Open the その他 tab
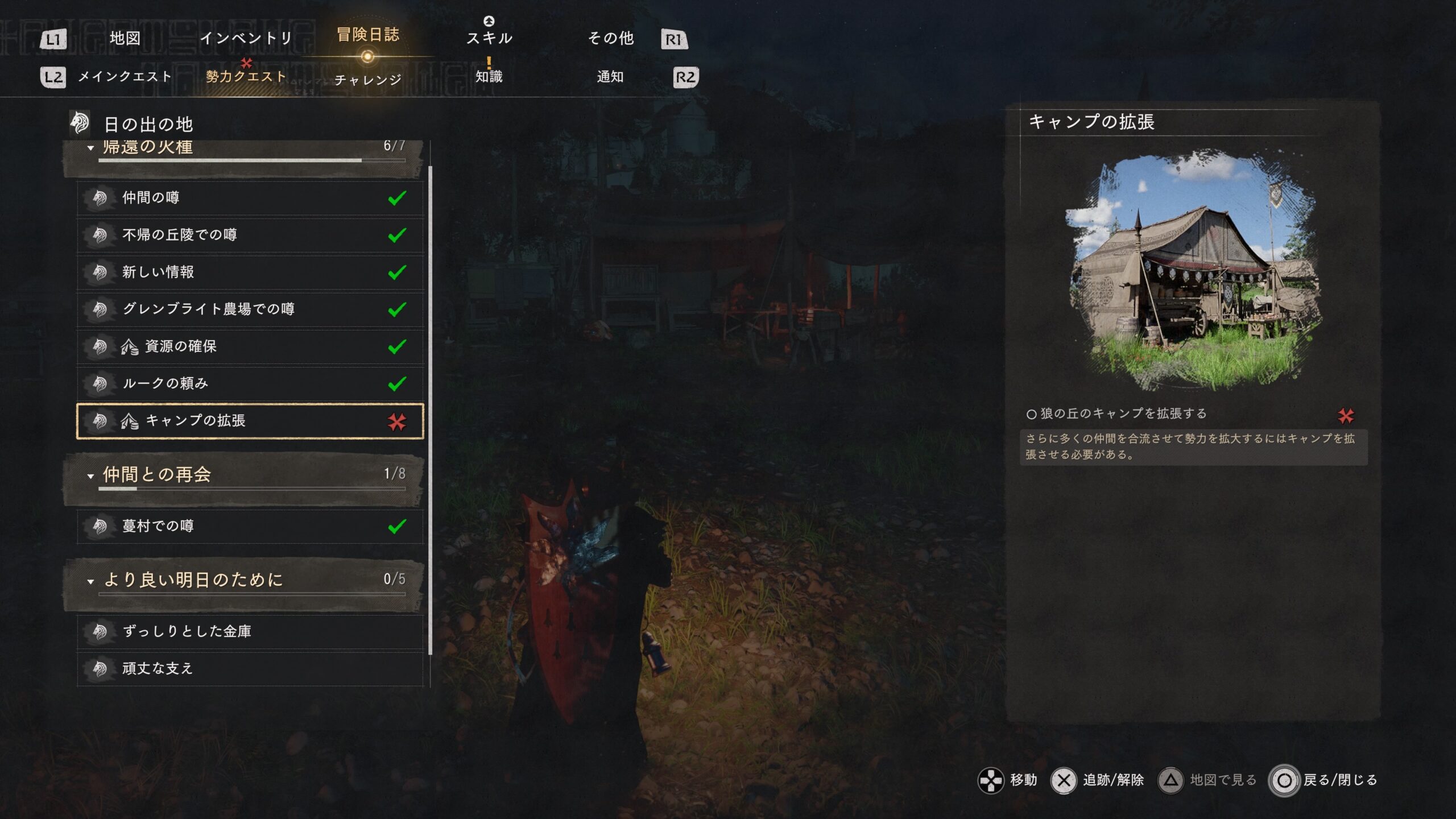 [x=610, y=38]
